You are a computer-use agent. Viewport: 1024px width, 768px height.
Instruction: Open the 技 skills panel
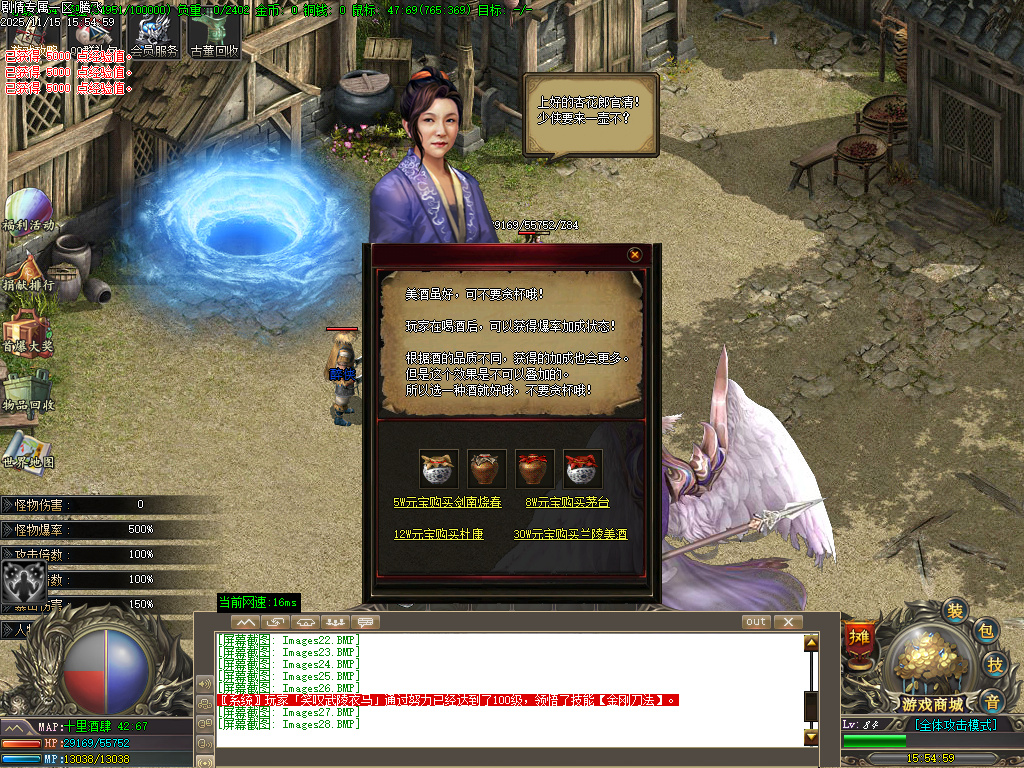[995, 665]
